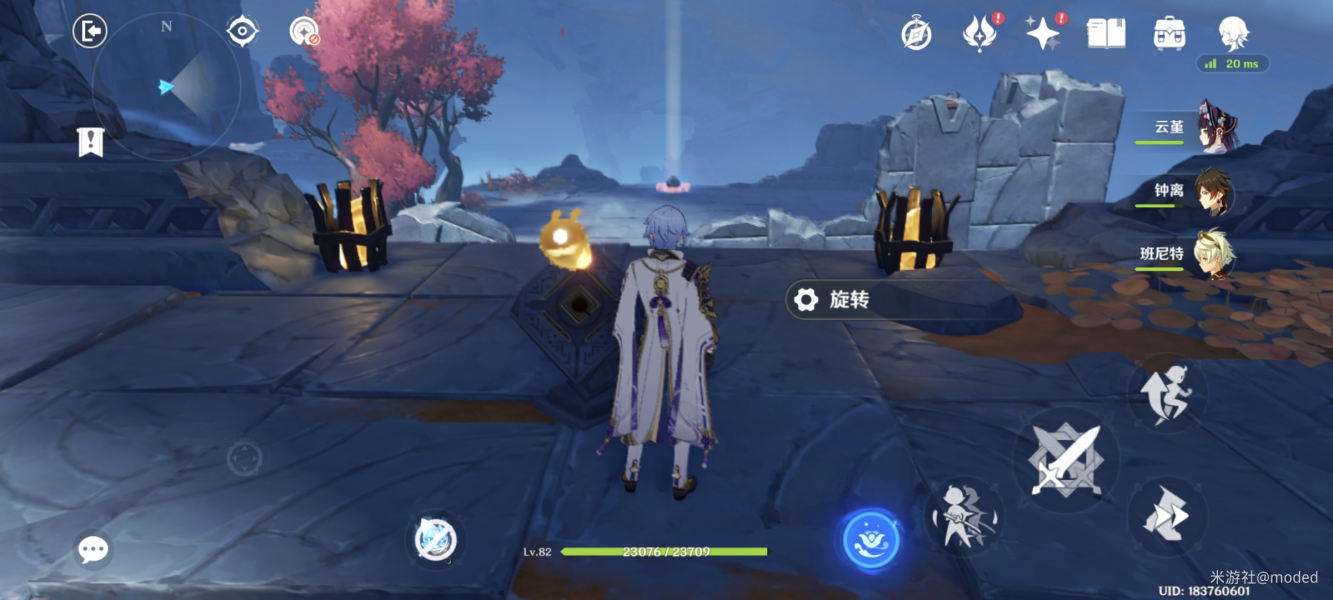1333x600 pixels.
Task: Open the quest marker exclamation icon
Action: [x=90, y=142]
